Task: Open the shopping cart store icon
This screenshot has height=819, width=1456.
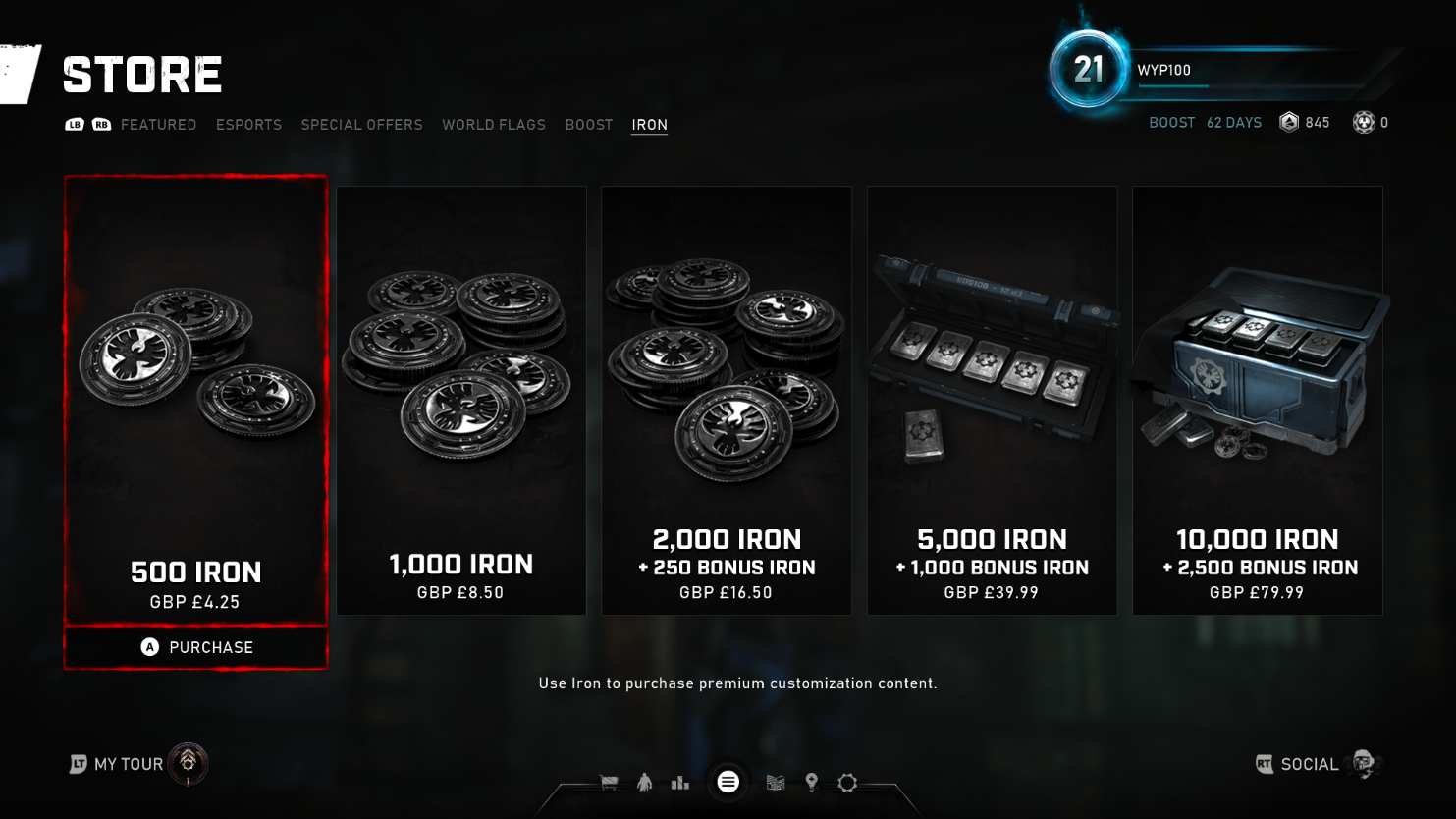Action: (609, 783)
